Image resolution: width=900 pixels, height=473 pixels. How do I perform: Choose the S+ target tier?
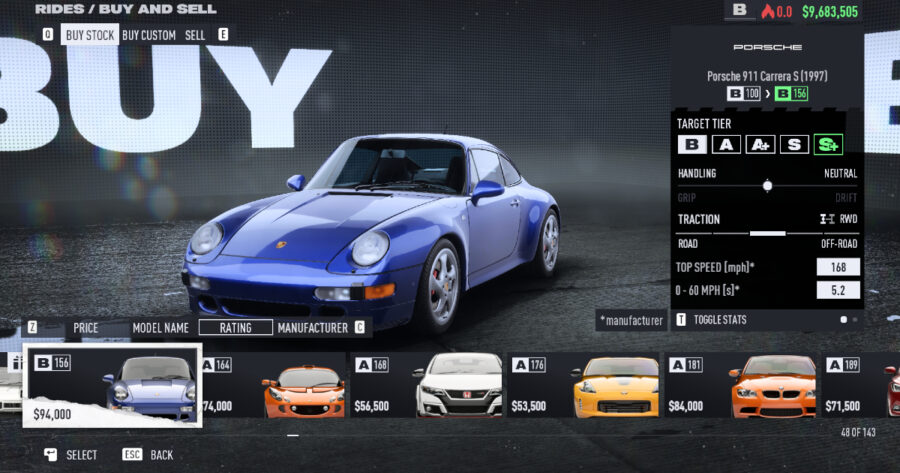point(828,144)
